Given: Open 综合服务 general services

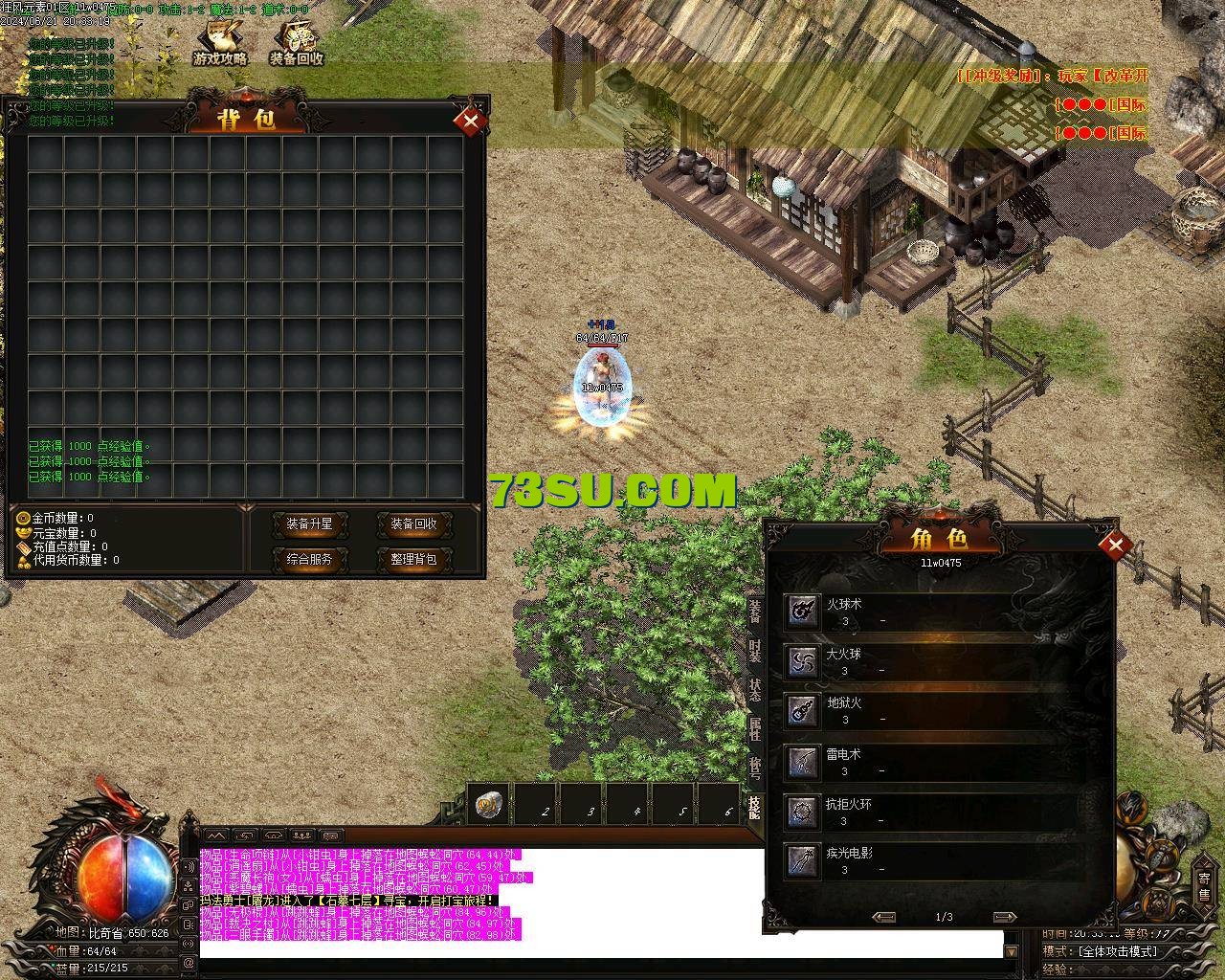Looking at the screenshot, I should tap(309, 559).
